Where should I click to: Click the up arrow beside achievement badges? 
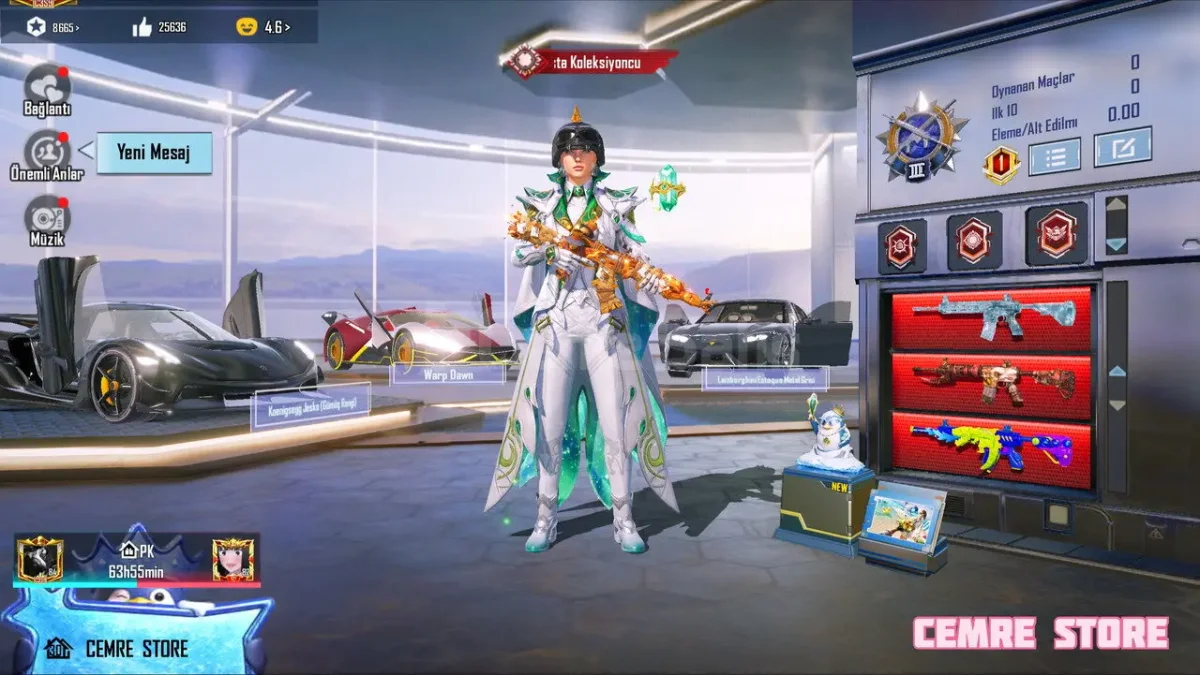tap(1116, 210)
